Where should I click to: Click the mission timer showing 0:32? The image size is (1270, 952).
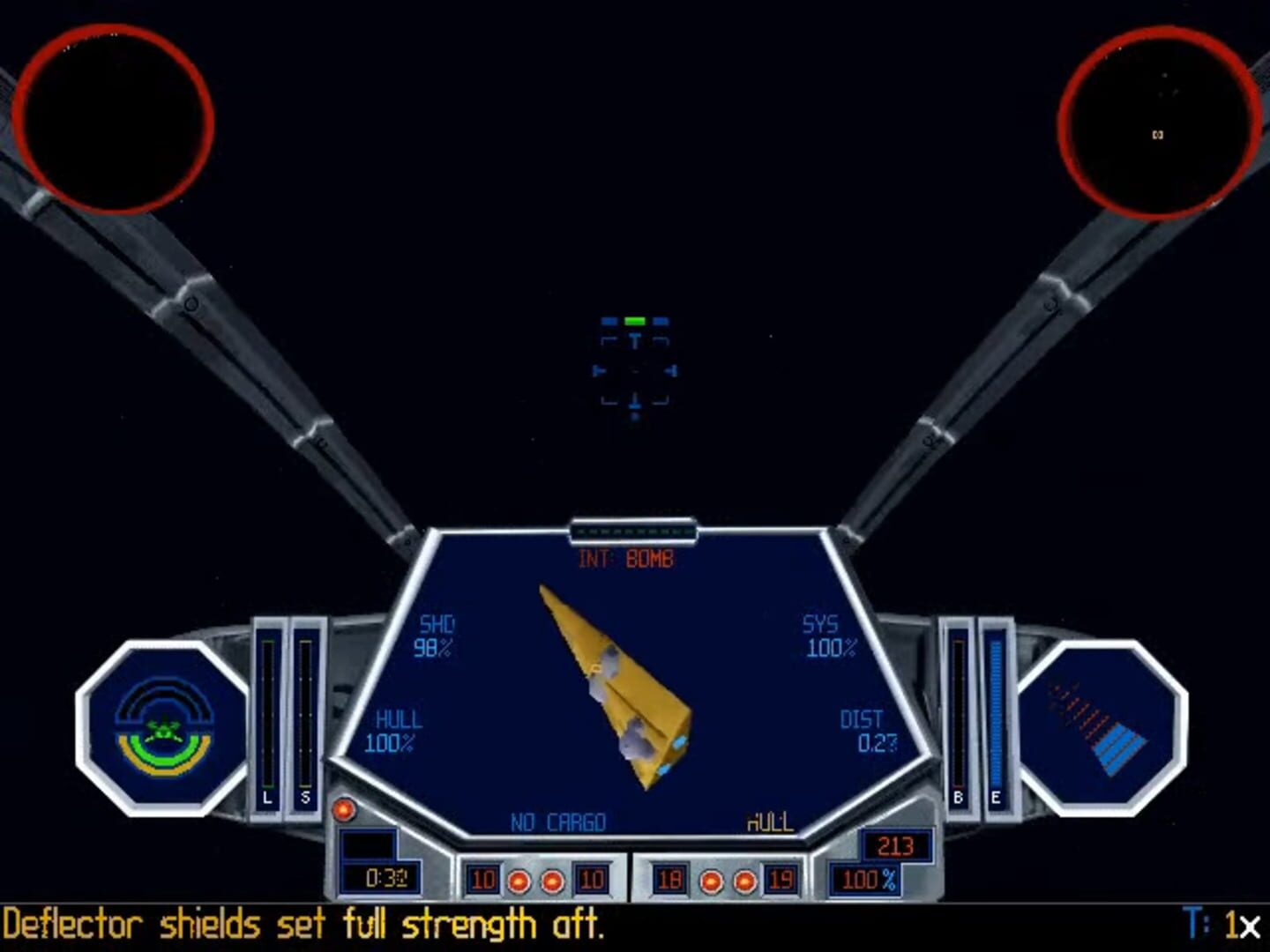(x=386, y=877)
